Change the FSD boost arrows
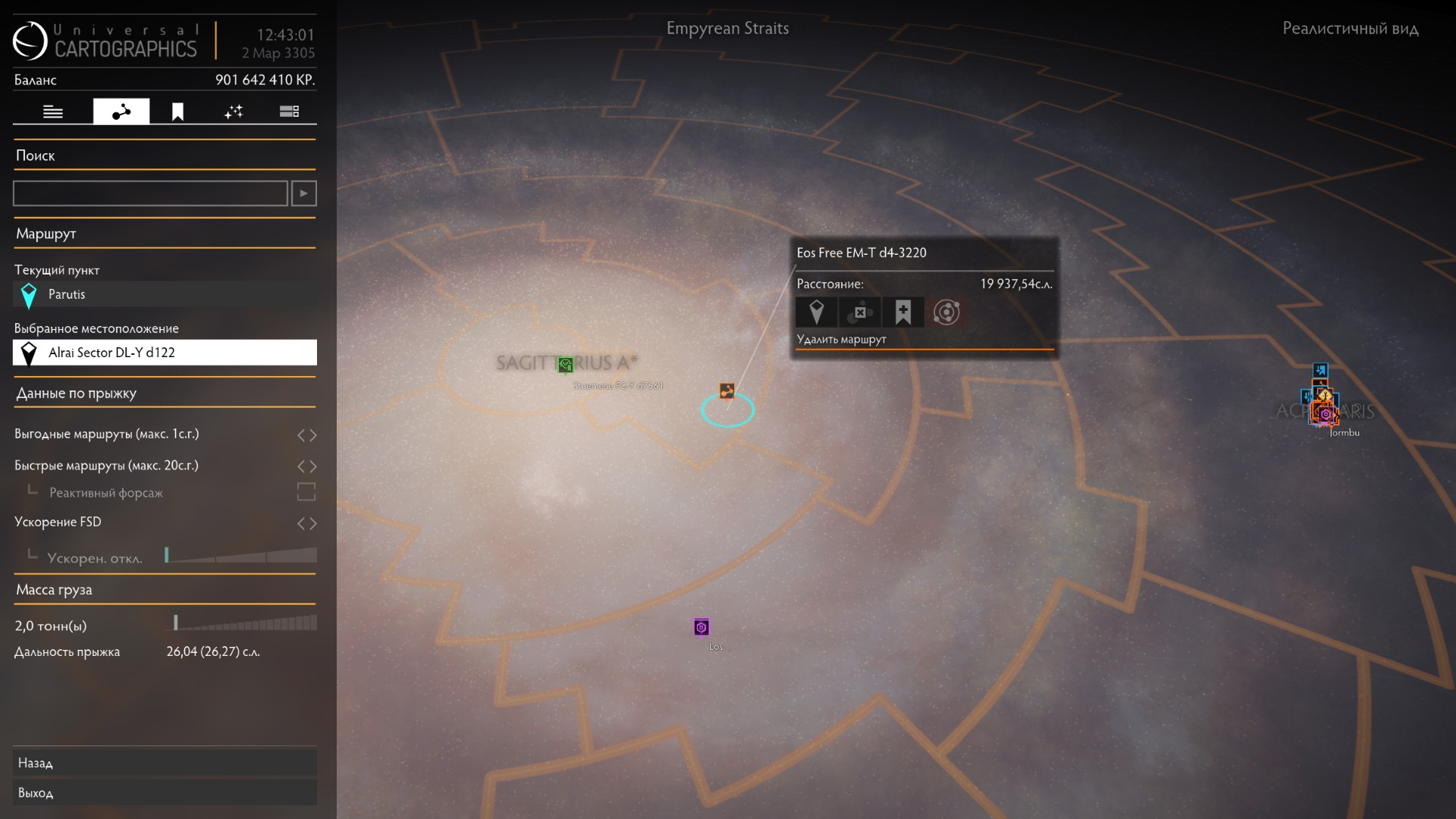The image size is (1456, 819). pos(306,523)
